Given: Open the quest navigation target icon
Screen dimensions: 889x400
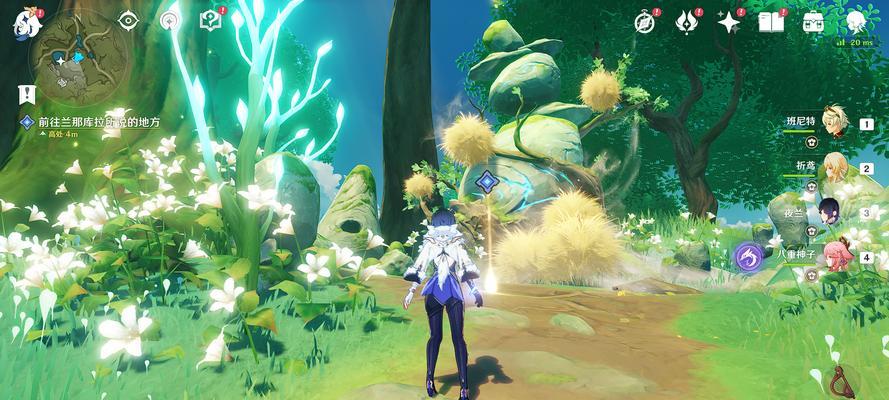Looking at the screenshot, I should 171,20.
